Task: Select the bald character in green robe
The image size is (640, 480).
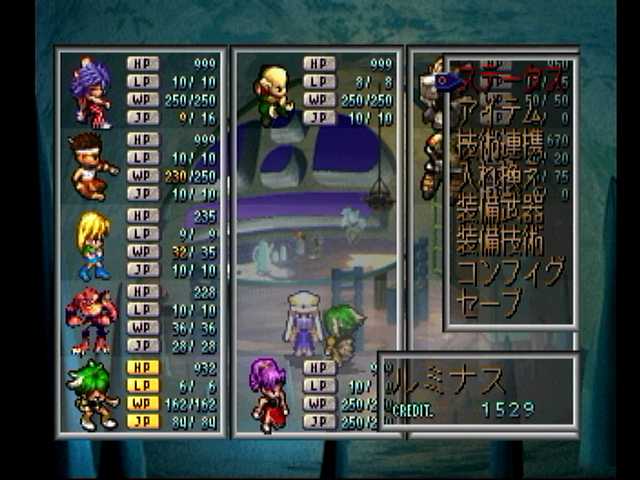Action: tap(270, 94)
